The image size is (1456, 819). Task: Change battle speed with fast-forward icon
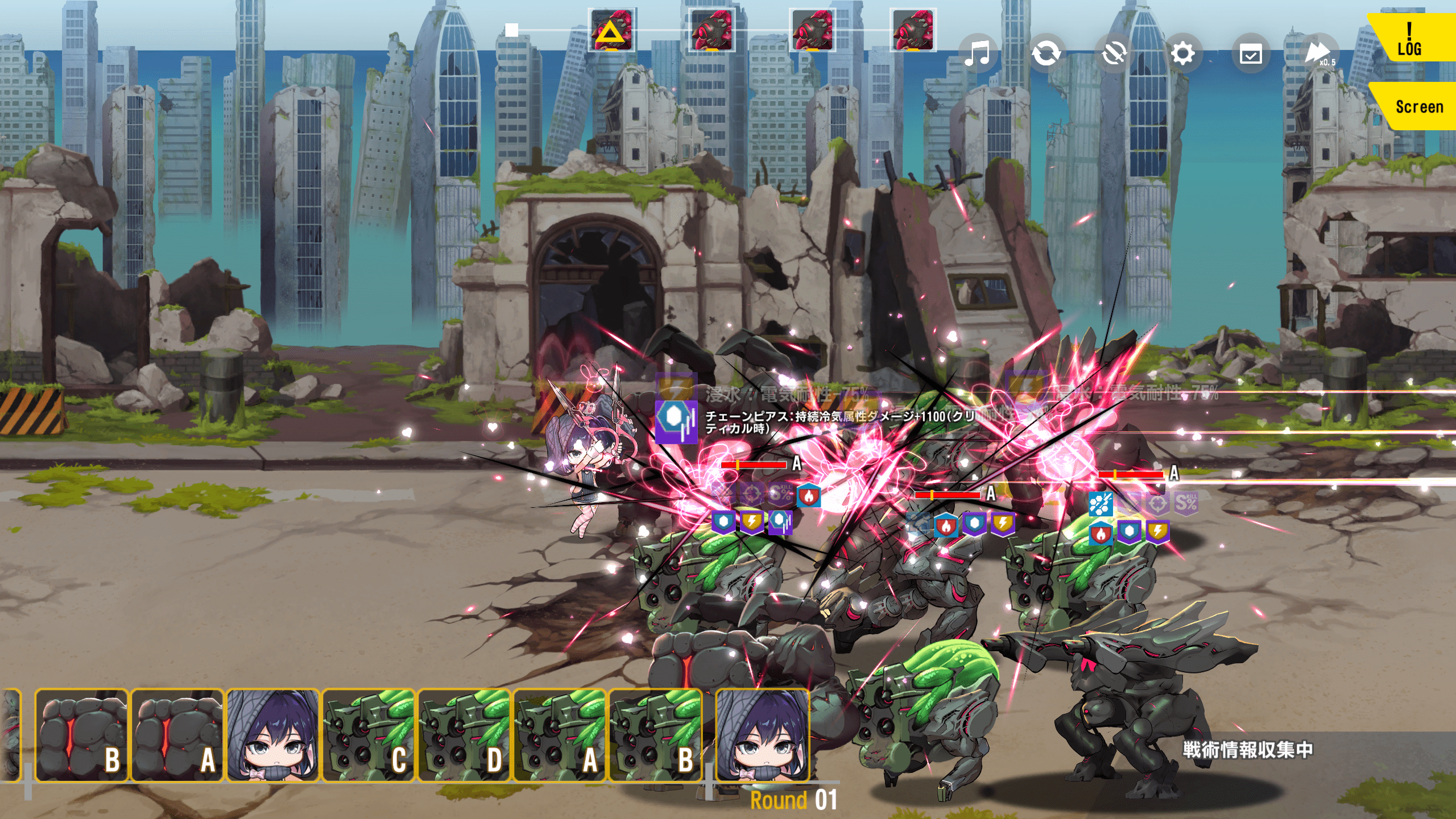point(1318,54)
